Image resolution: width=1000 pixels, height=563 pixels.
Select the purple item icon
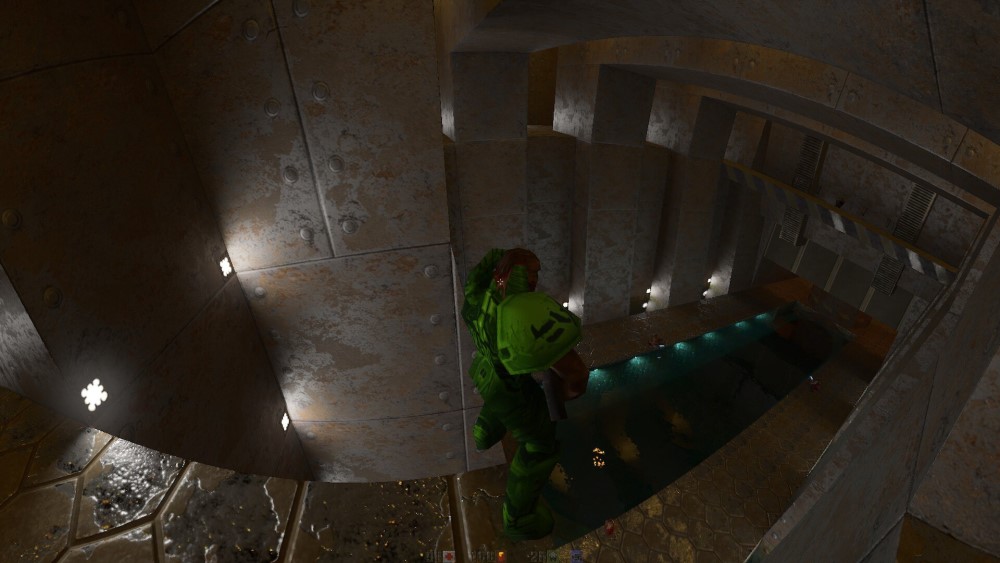click(x=576, y=556)
